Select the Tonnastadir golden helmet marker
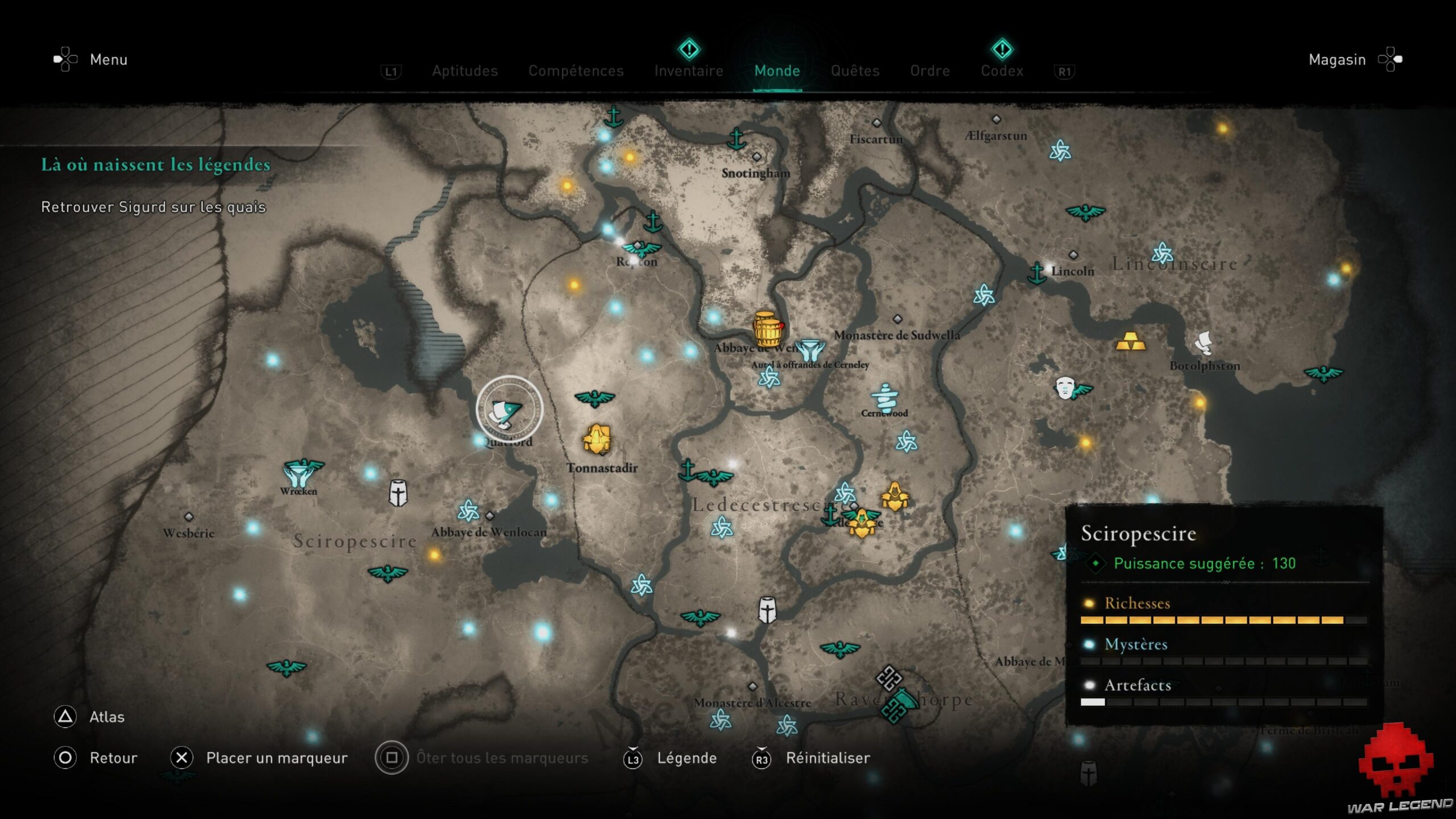Image resolution: width=1456 pixels, height=819 pixels. (x=597, y=439)
